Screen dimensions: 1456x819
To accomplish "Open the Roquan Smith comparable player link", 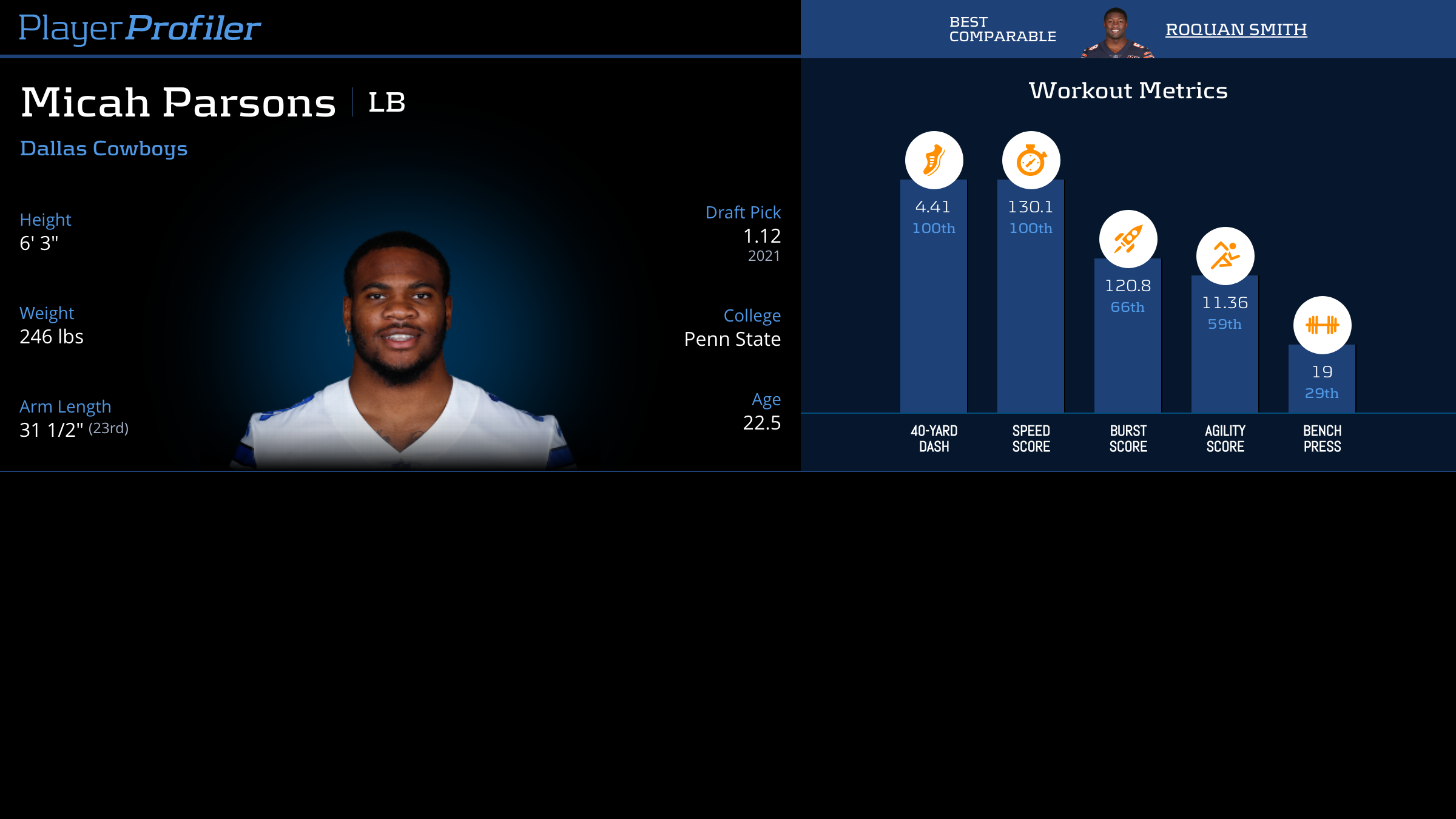I will point(1236,30).
